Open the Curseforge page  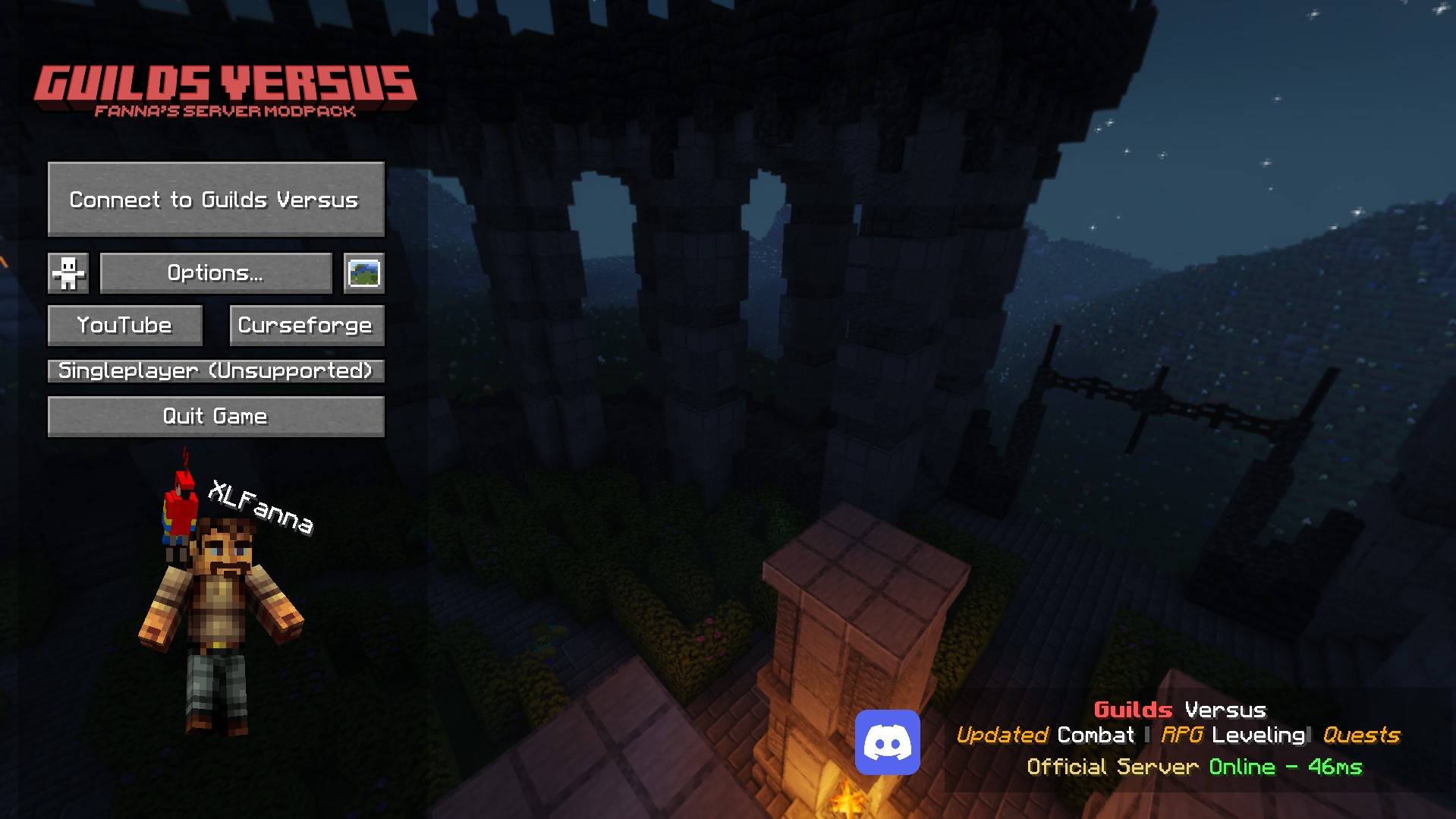tap(305, 325)
